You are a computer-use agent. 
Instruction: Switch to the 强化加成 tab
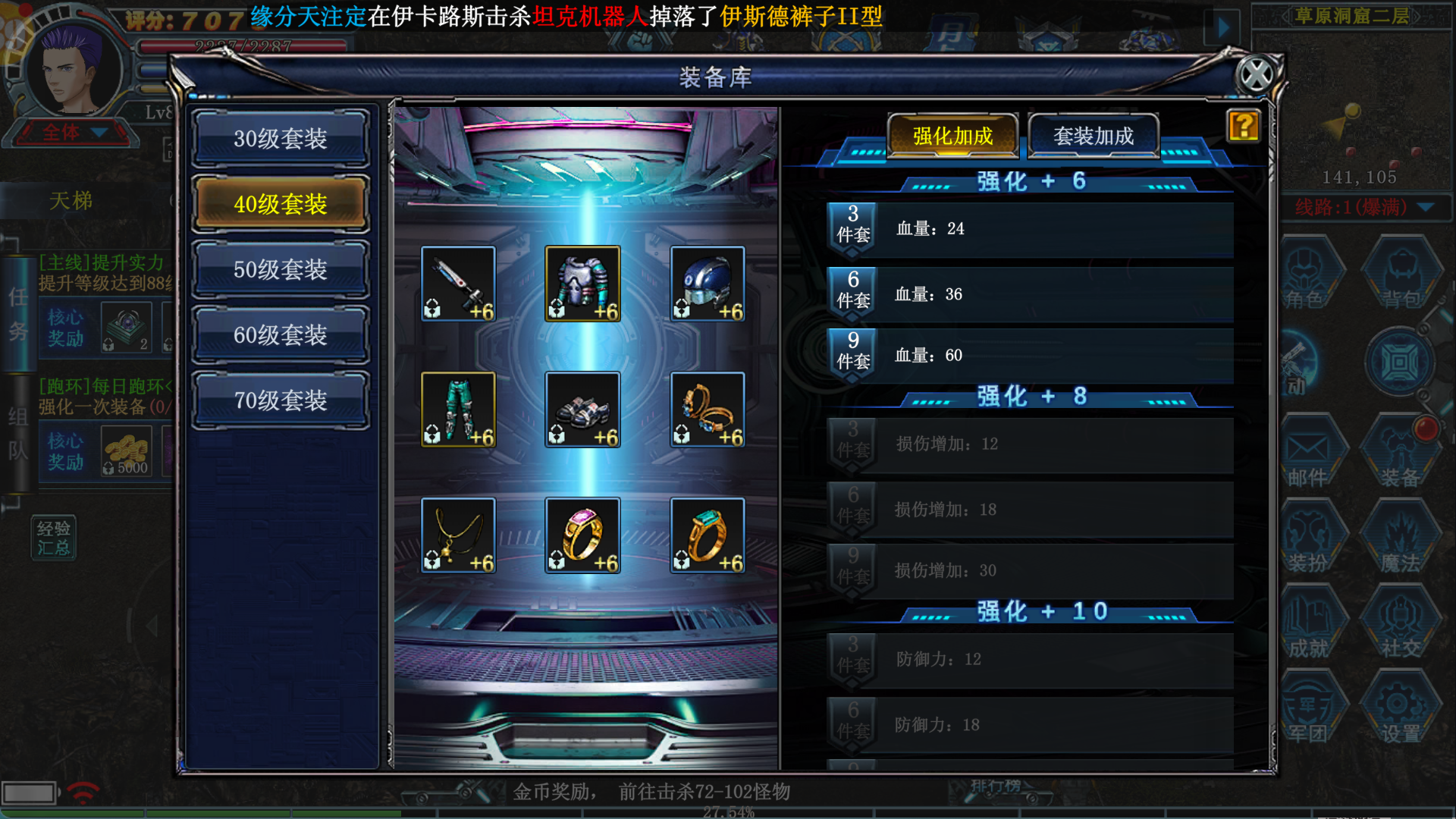952,136
